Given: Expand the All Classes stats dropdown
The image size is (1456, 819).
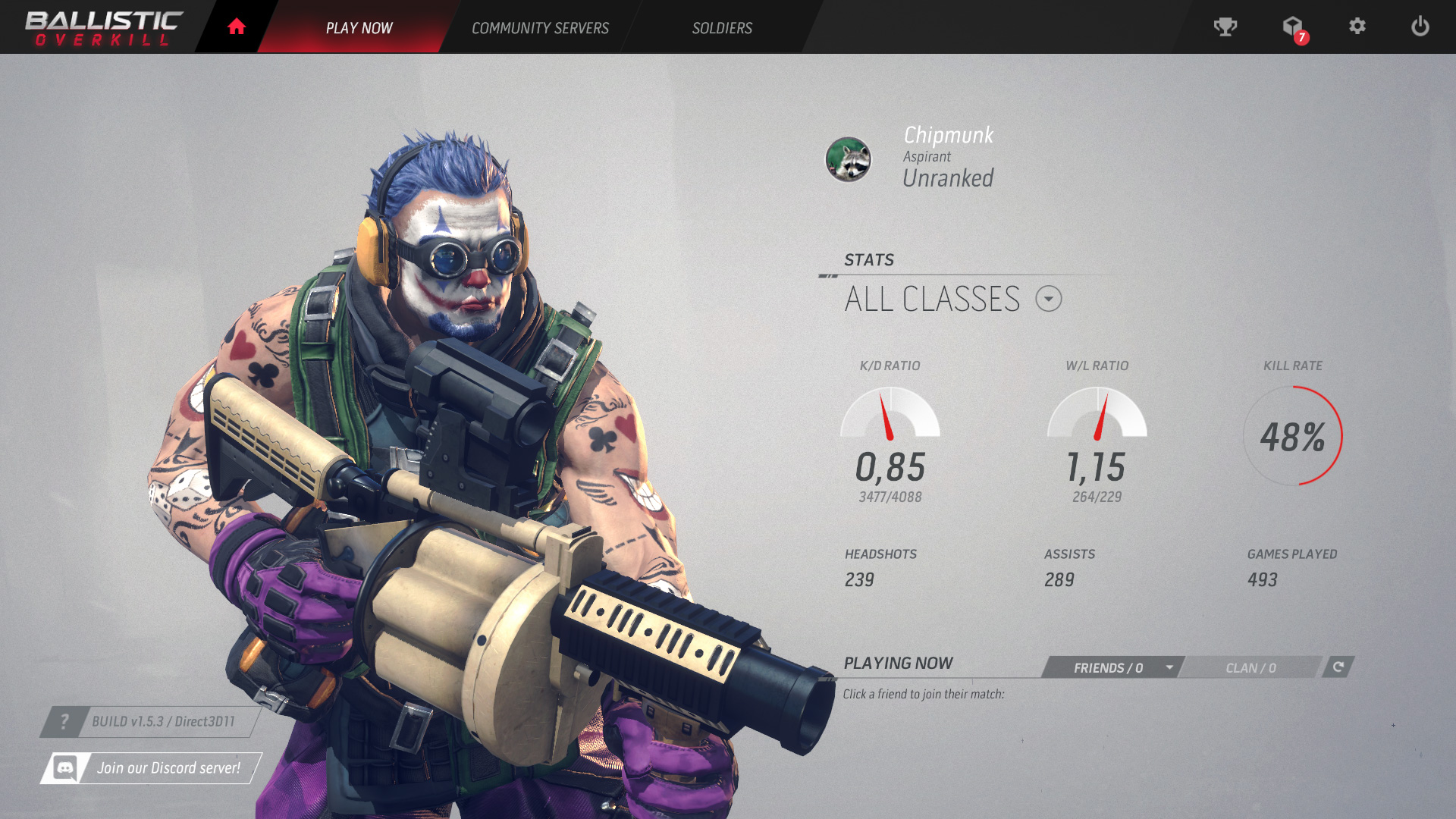Looking at the screenshot, I should click(1049, 299).
